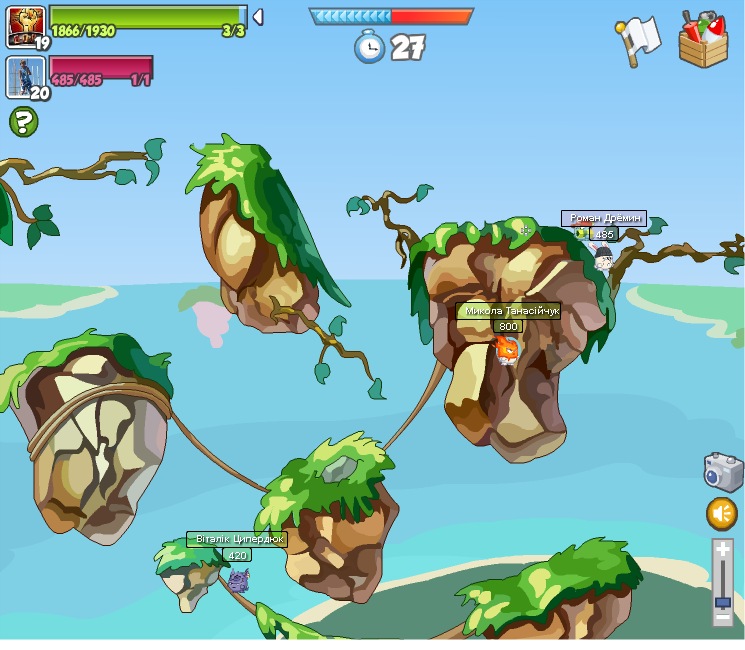Screen dimensions: 745x650
Task: Click the white surrender flag
Action: [x=638, y=41]
